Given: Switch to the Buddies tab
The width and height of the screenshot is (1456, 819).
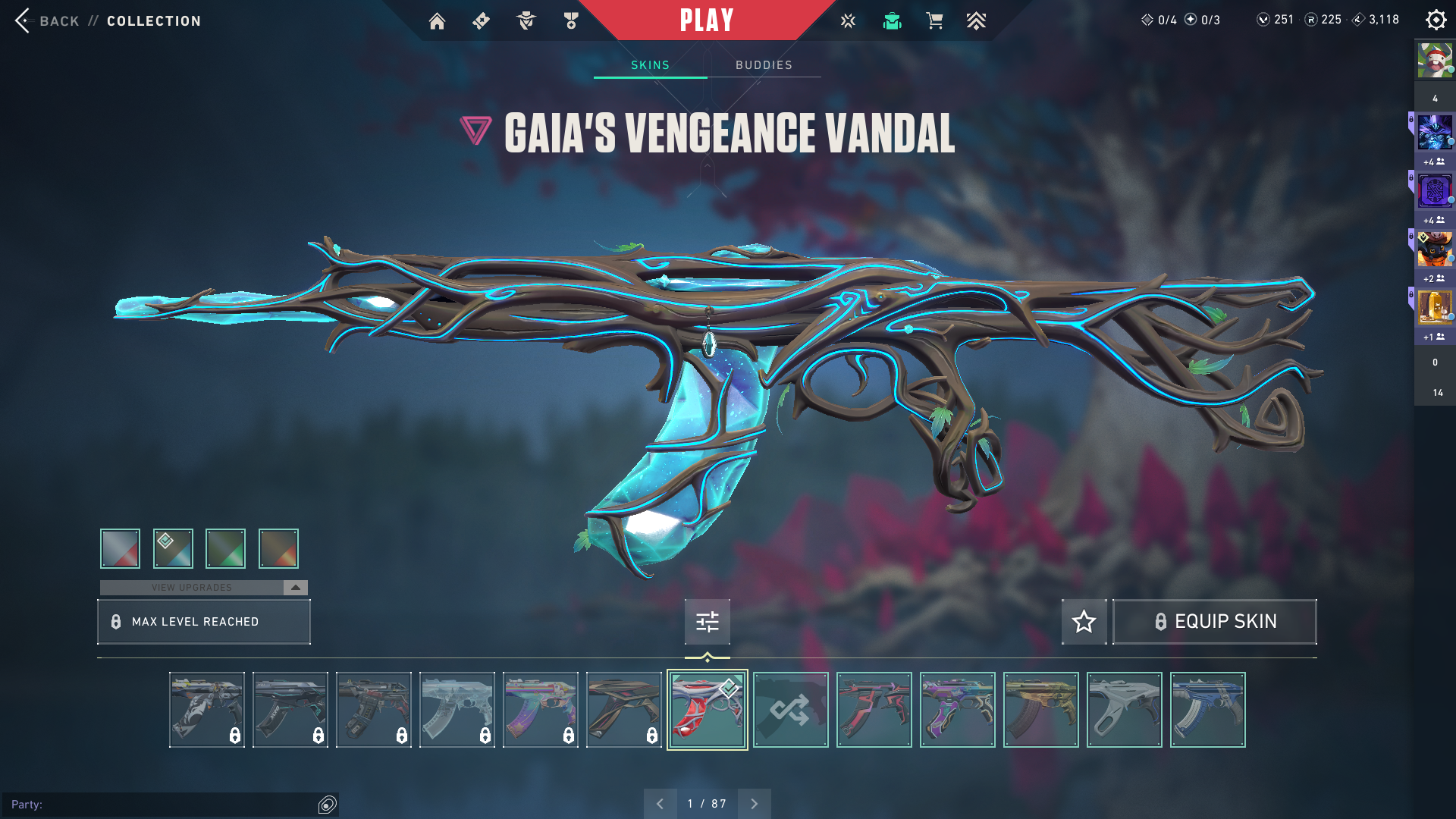Looking at the screenshot, I should coord(764,65).
